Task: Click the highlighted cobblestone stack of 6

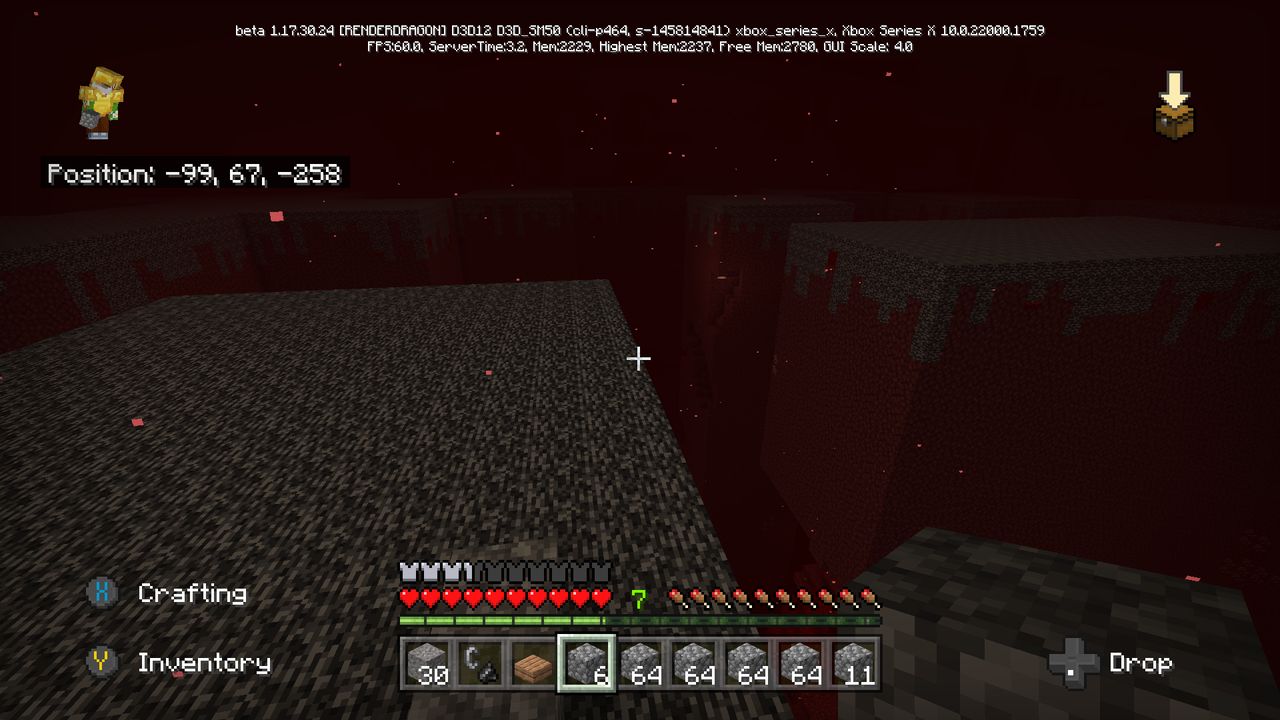Action: click(x=587, y=663)
